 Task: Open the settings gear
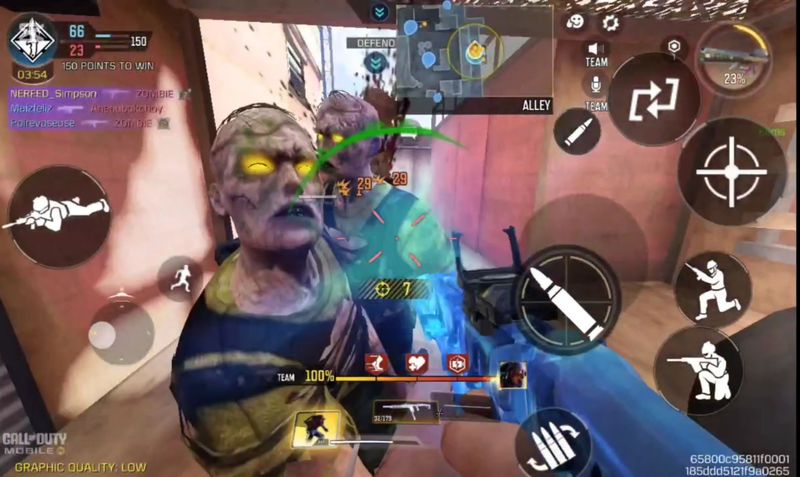pos(610,22)
